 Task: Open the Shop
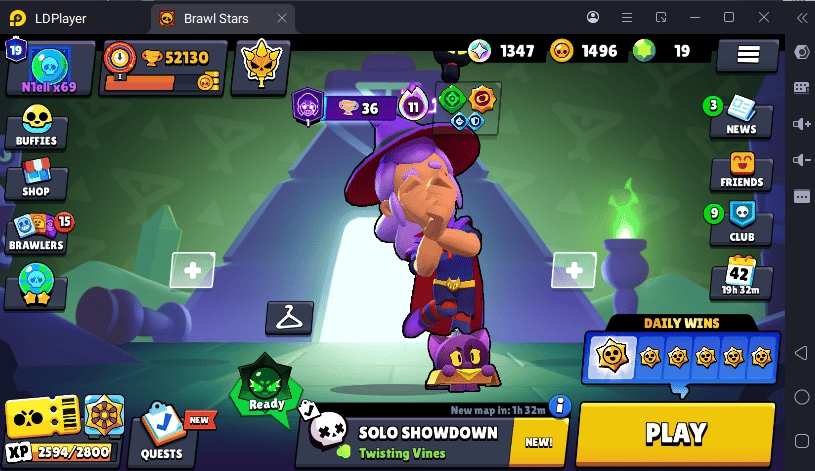click(x=36, y=178)
